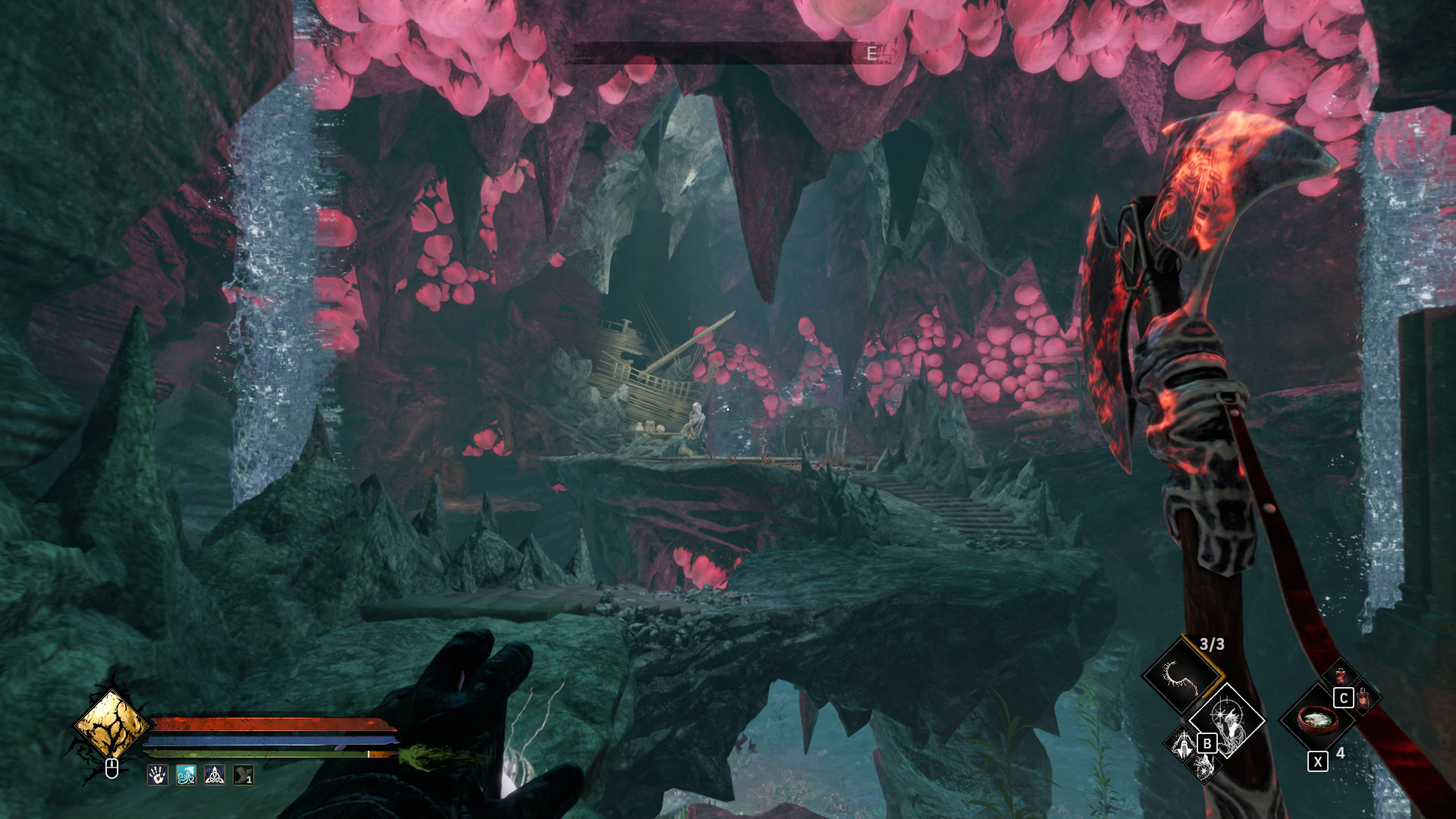Select the winged boot buff icon
Screen dimensions: 1456x819
click(x=243, y=775)
